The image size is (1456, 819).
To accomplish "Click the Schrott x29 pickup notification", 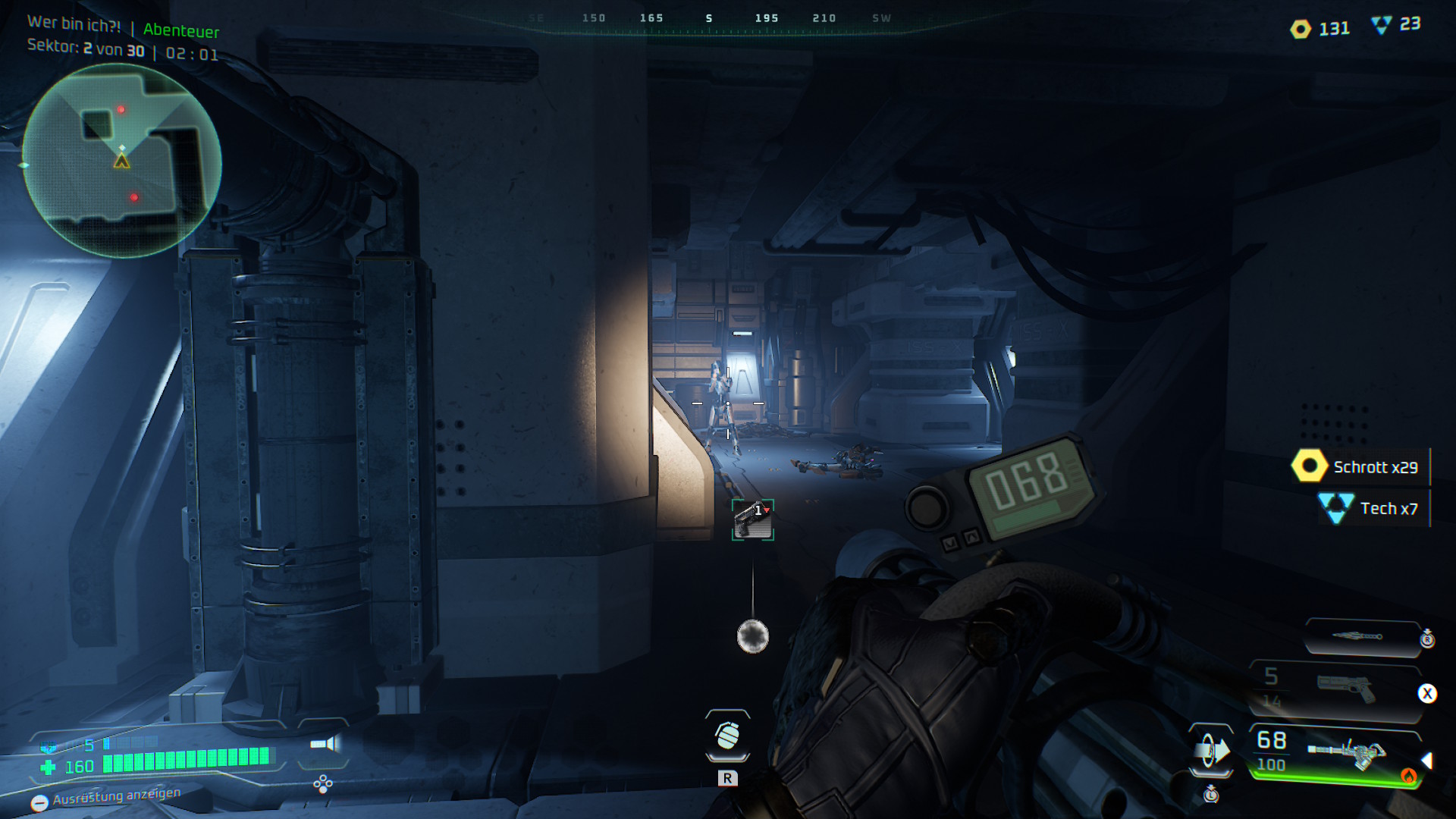I will 1359,467.
